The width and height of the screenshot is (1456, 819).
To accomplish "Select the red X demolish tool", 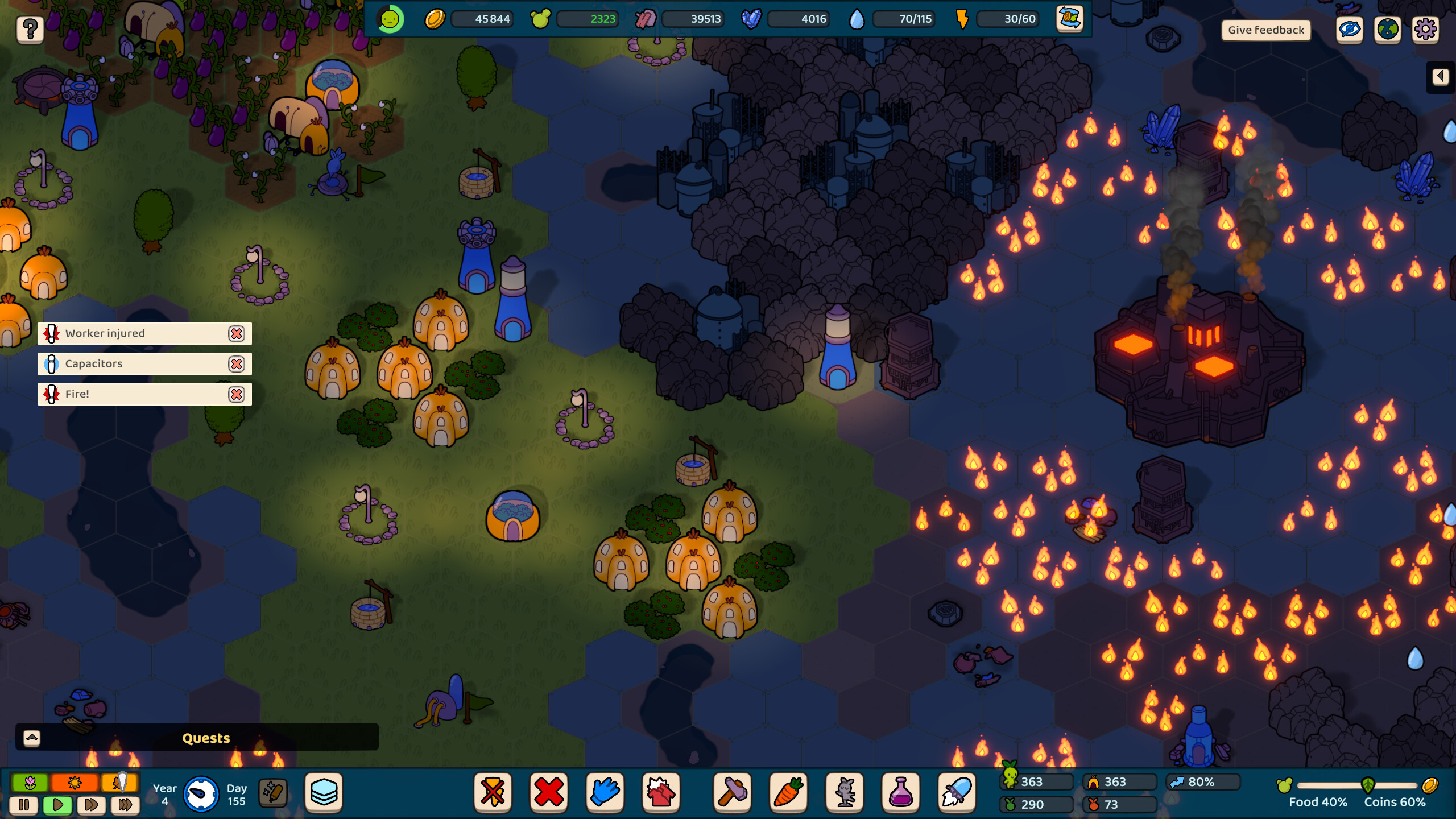I will pos(549,792).
